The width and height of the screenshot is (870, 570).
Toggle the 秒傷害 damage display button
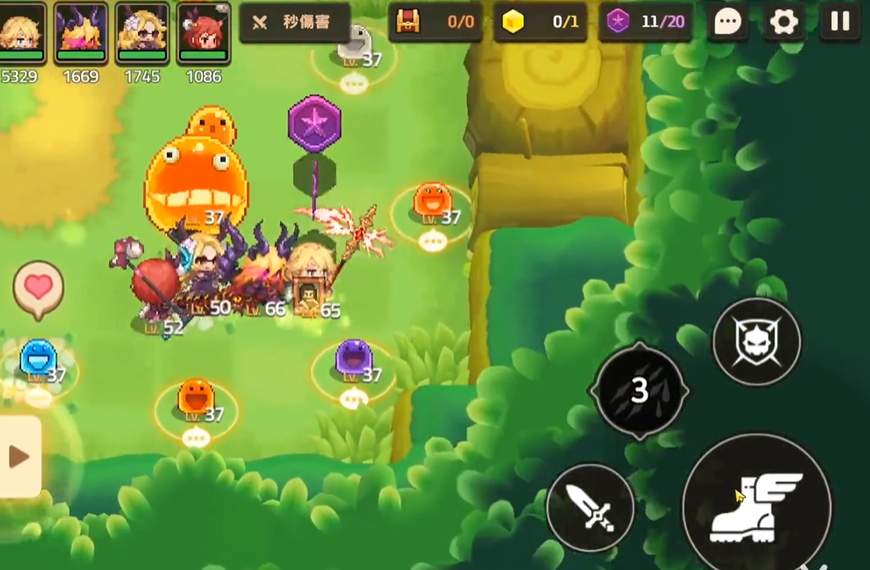coord(295,22)
